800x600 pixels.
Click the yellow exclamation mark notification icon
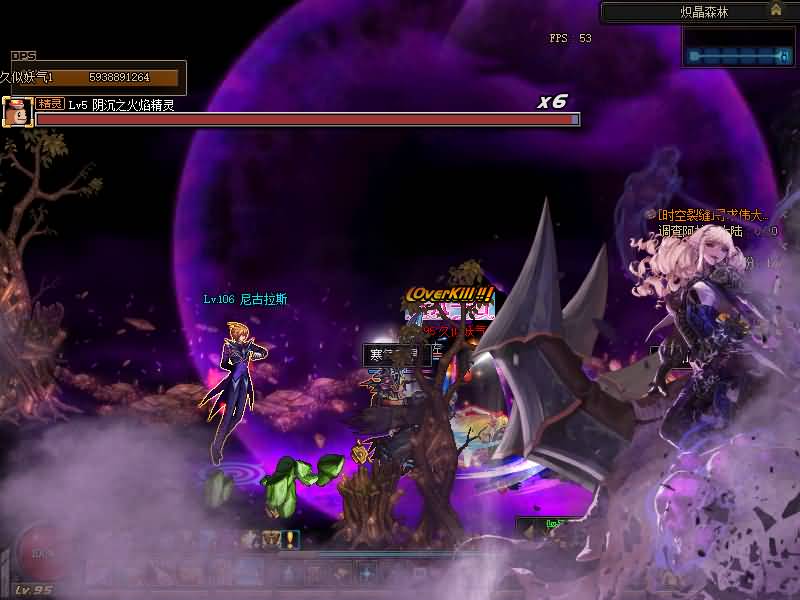click(x=291, y=540)
